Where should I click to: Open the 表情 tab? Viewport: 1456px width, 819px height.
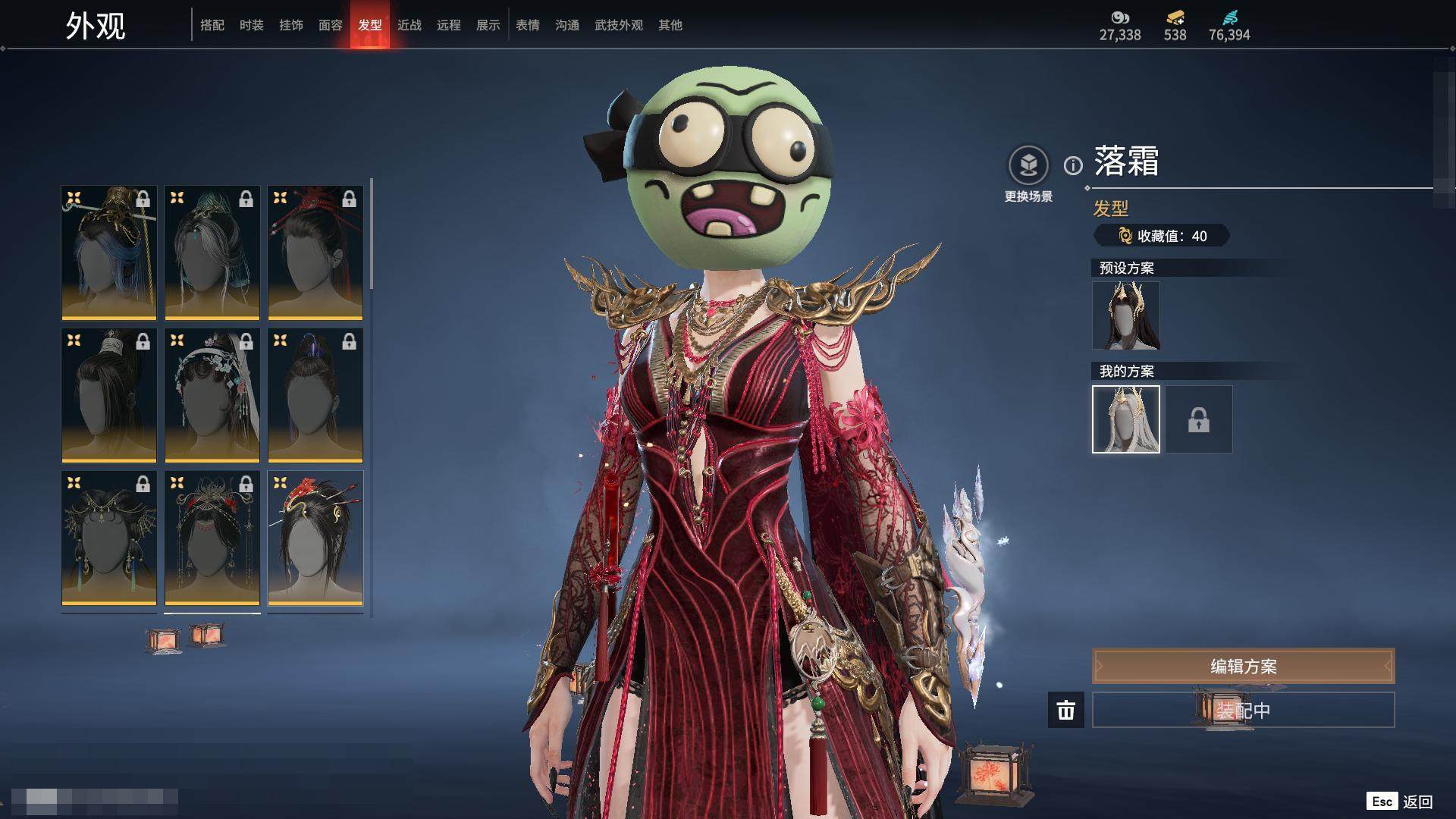528,25
